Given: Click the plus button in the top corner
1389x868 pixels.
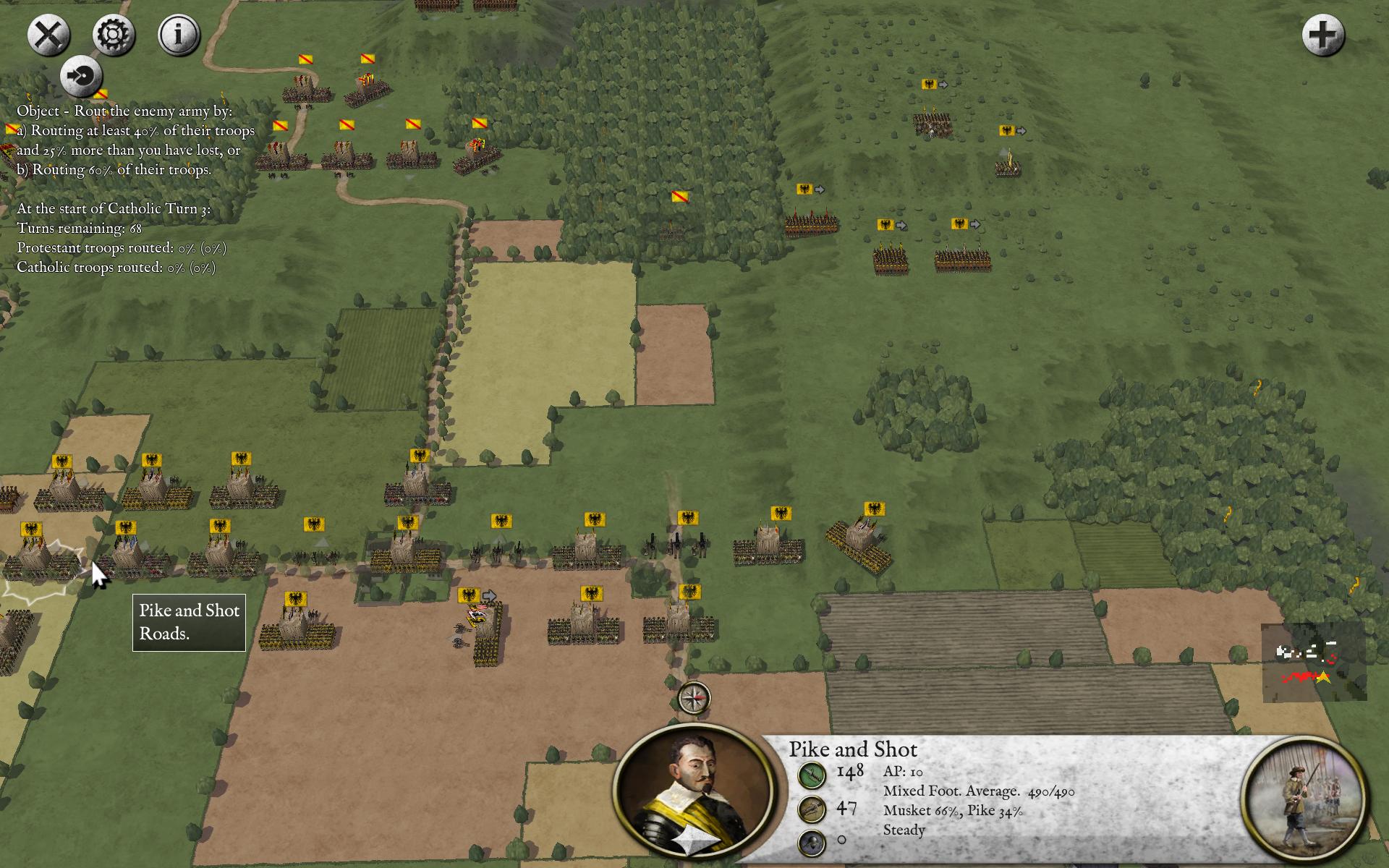Looking at the screenshot, I should [x=1323, y=35].
